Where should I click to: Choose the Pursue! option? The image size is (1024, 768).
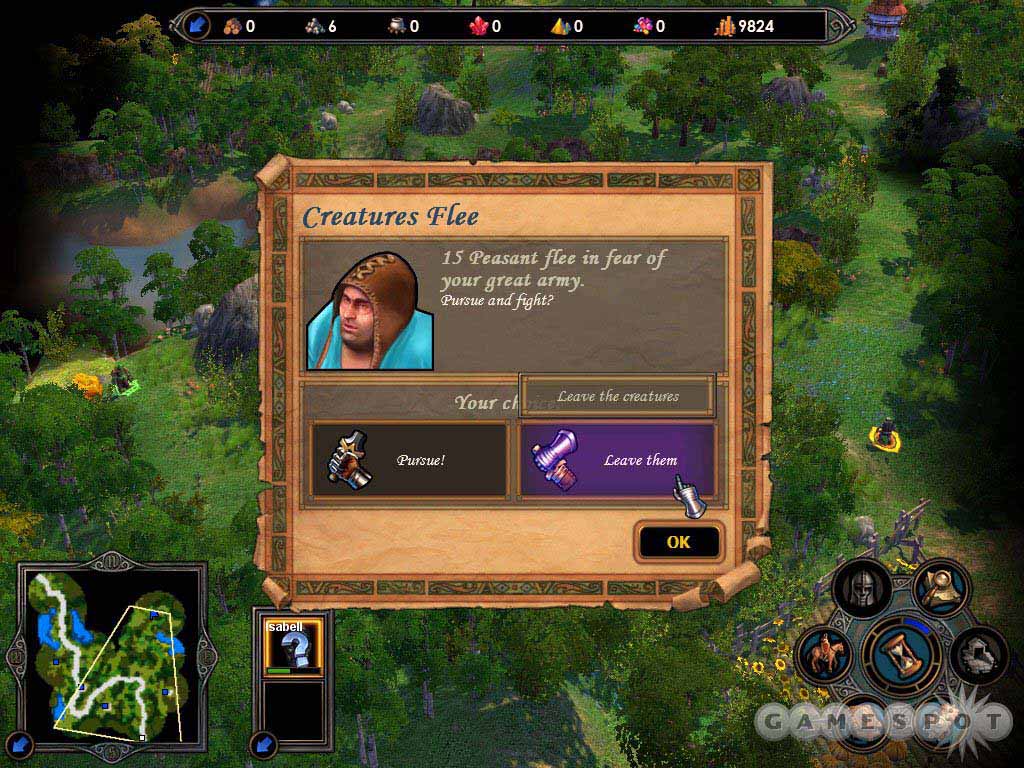click(409, 460)
